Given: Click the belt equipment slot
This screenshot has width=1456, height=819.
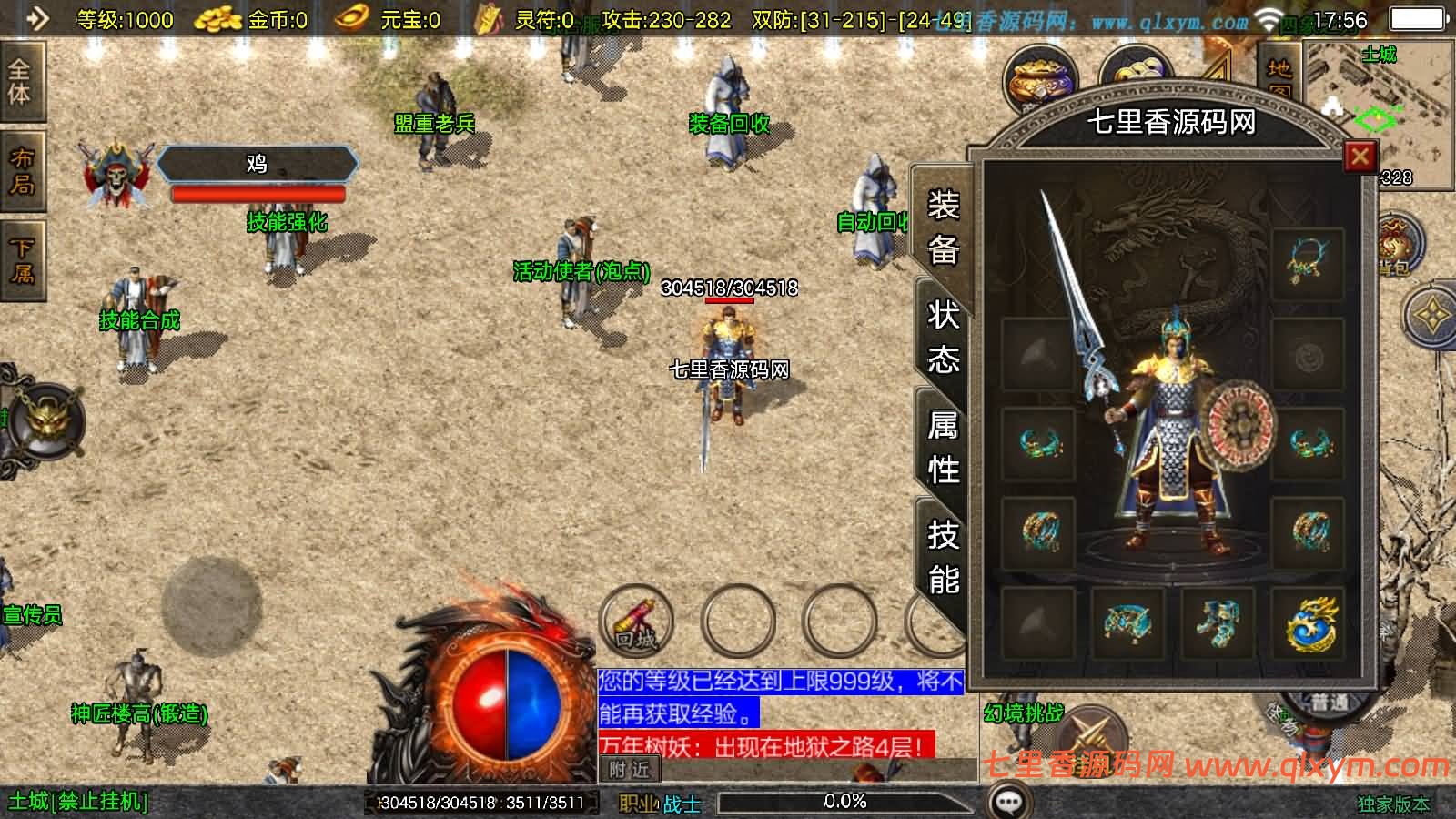Looking at the screenshot, I should coord(1126,623).
